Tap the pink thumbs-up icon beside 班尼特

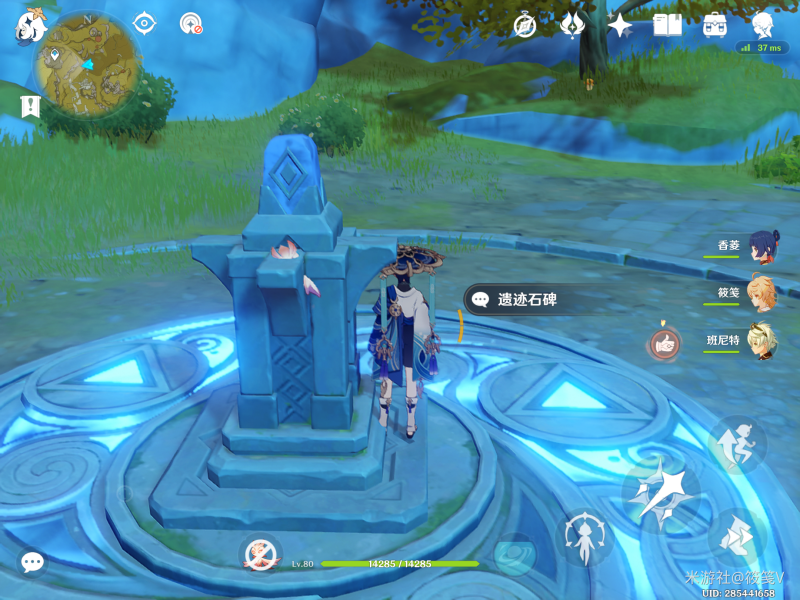662,344
